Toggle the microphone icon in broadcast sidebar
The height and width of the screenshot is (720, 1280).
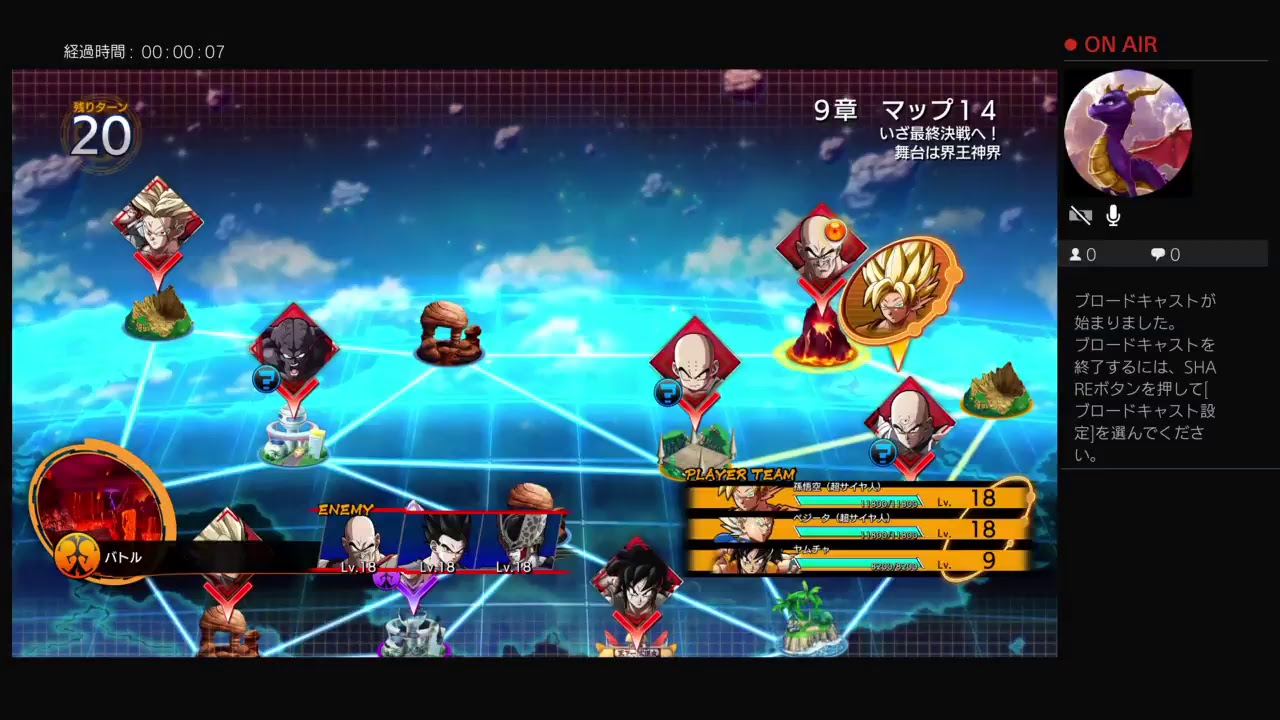pyautogui.click(x=1112, y=214)
